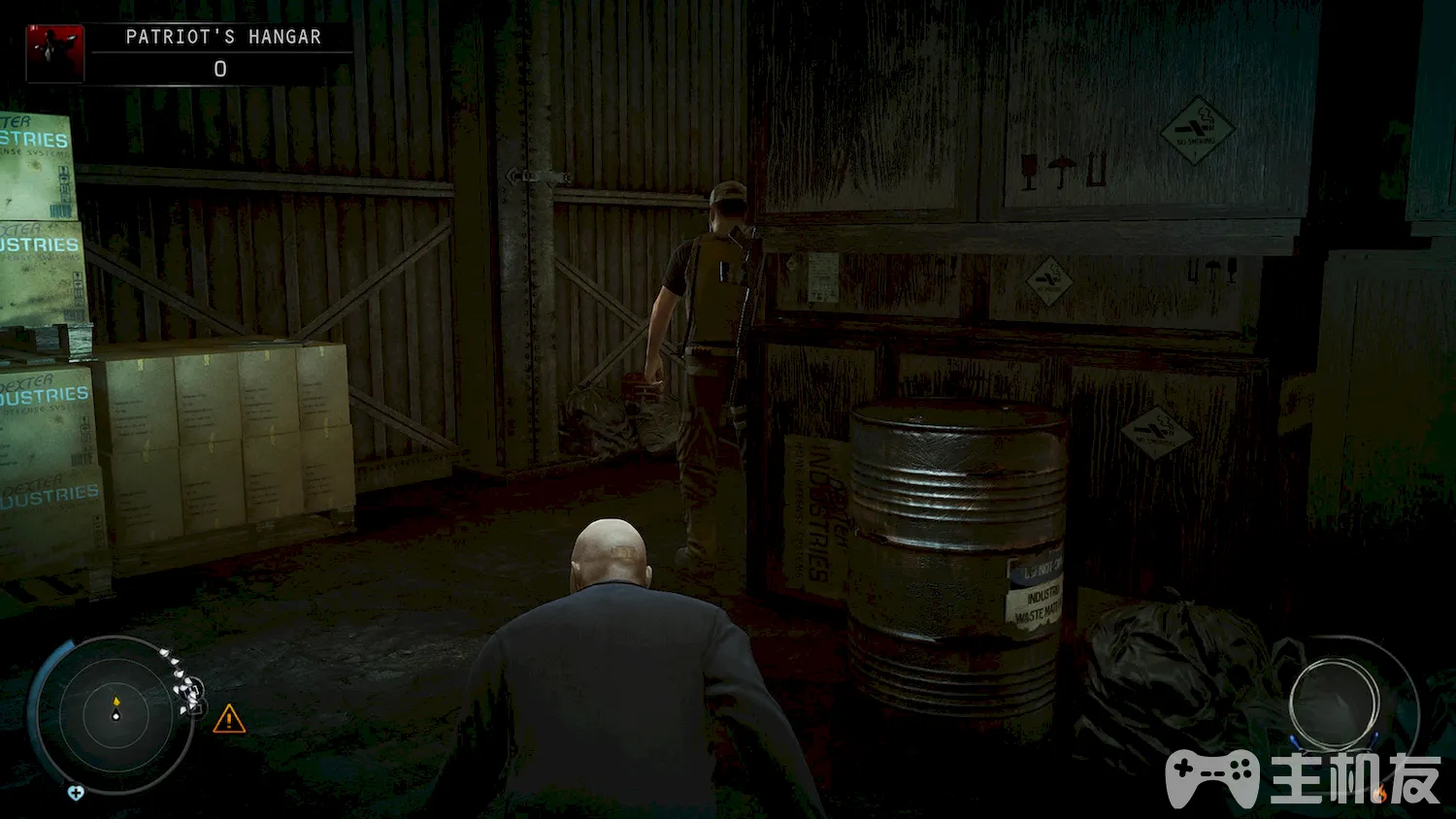
Task: Open the circular weapon selector ring
Action: pos(1334,704)
